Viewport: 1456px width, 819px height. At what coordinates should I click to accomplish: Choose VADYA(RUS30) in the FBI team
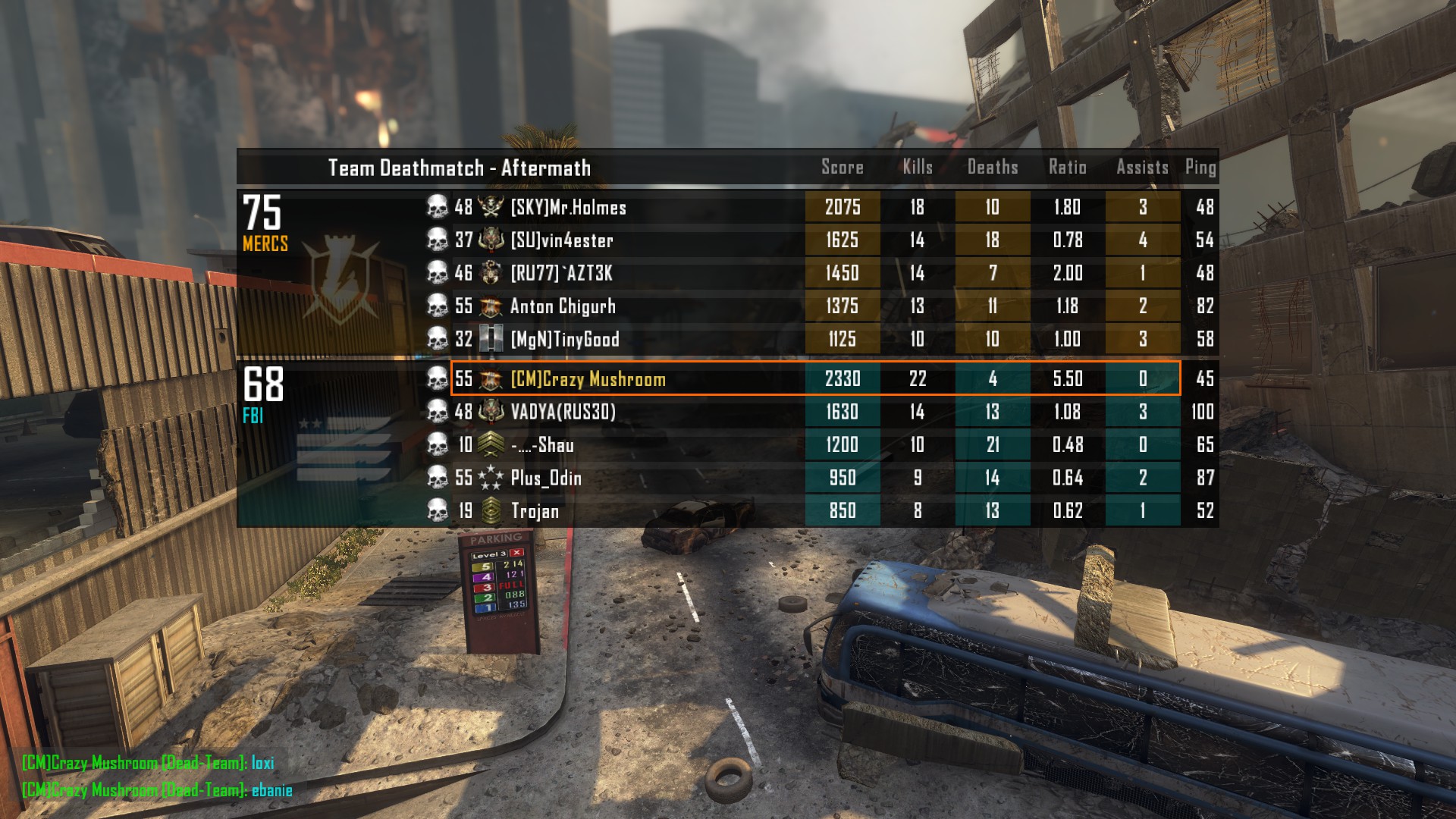point(563,412)
